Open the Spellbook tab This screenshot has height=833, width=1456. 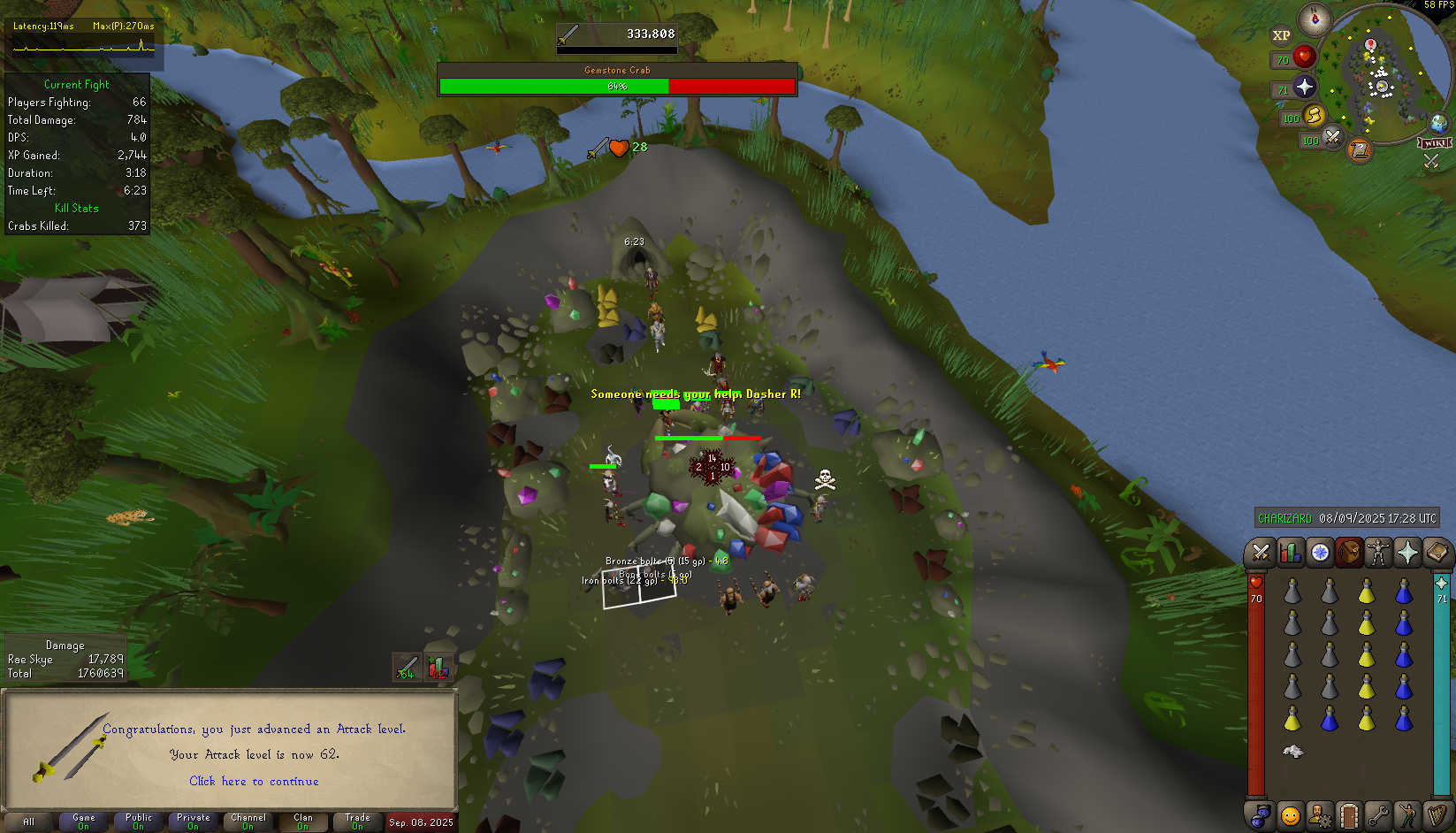[1437, 553]
